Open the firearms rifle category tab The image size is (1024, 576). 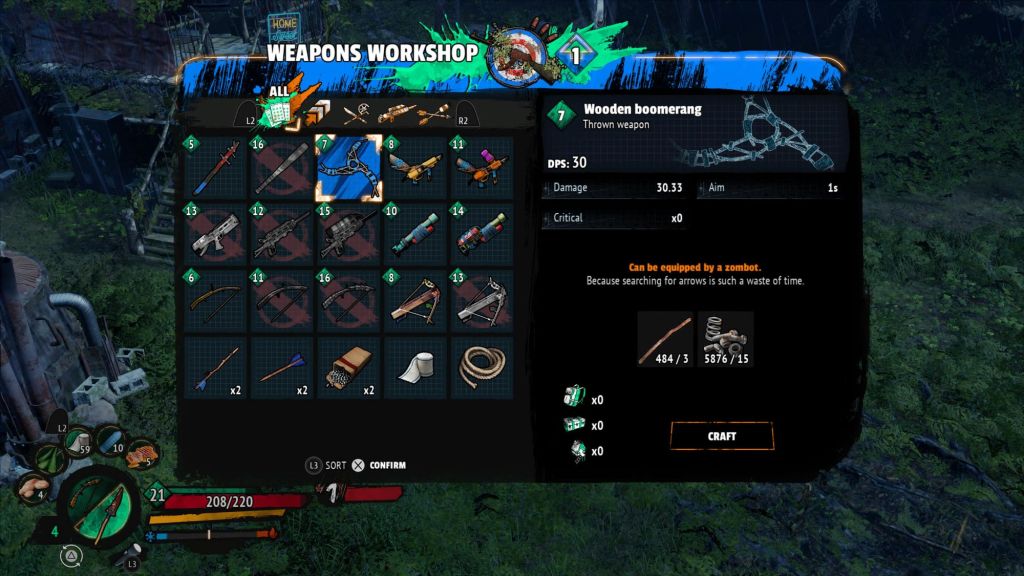(397, 113)
